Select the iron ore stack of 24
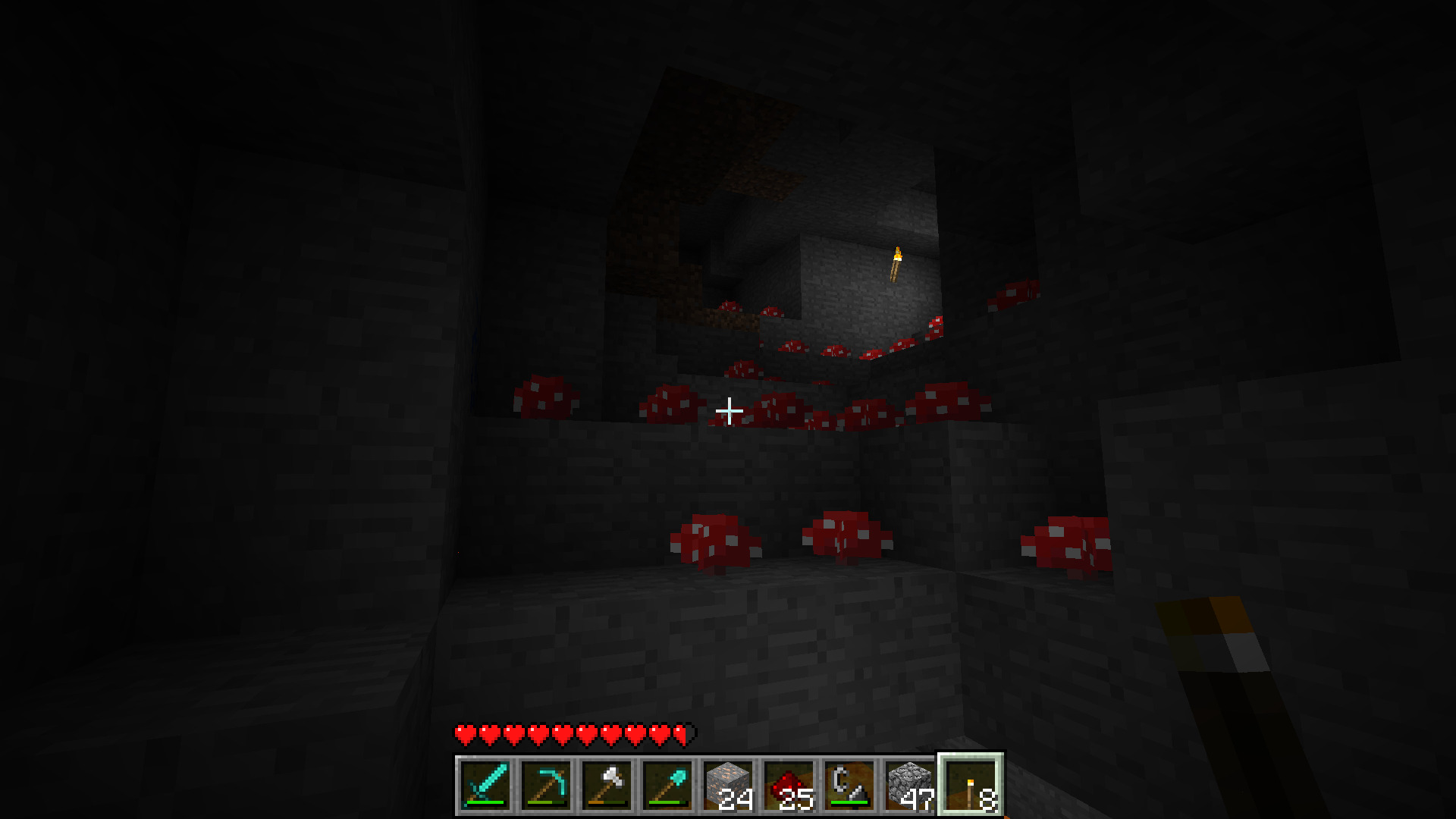Image resolution: width=1456 pixels, height=819 pixels. (x=728, y=785)
